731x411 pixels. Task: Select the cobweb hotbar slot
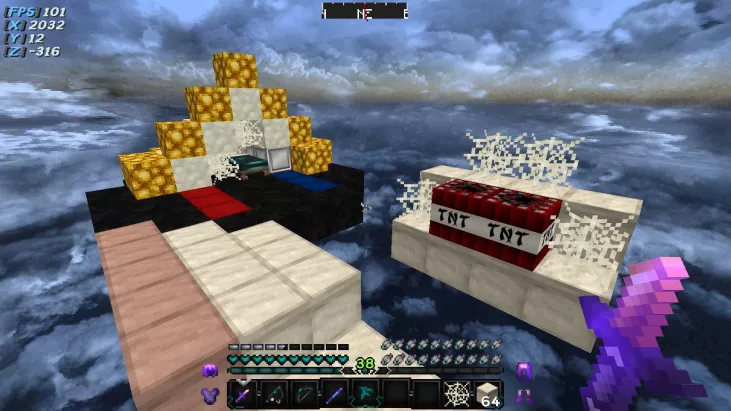(x=457, y=393)
